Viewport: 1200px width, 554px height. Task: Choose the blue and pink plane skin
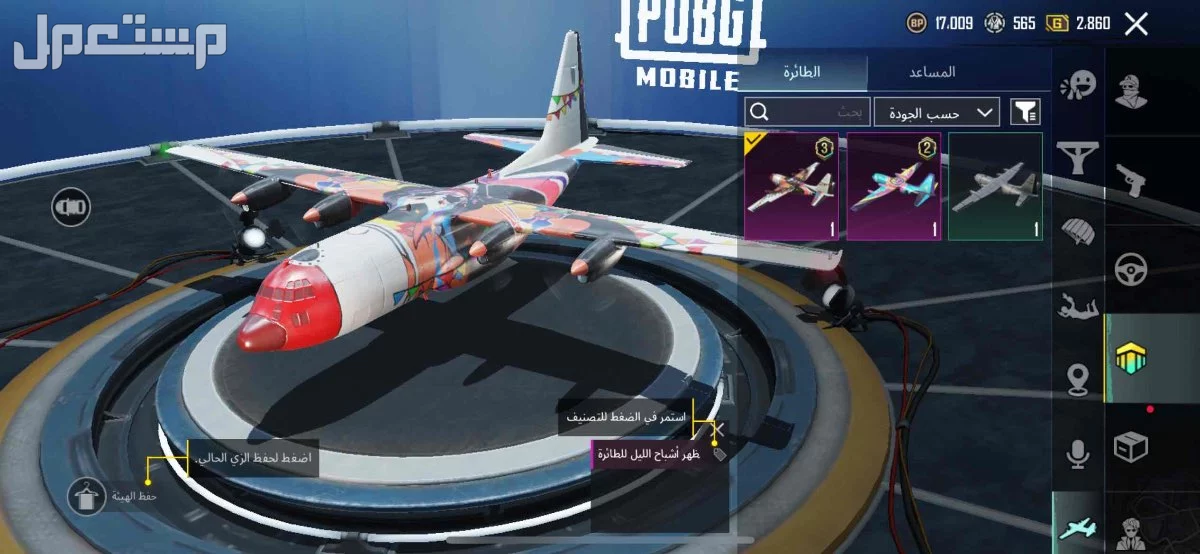[893, 186]
